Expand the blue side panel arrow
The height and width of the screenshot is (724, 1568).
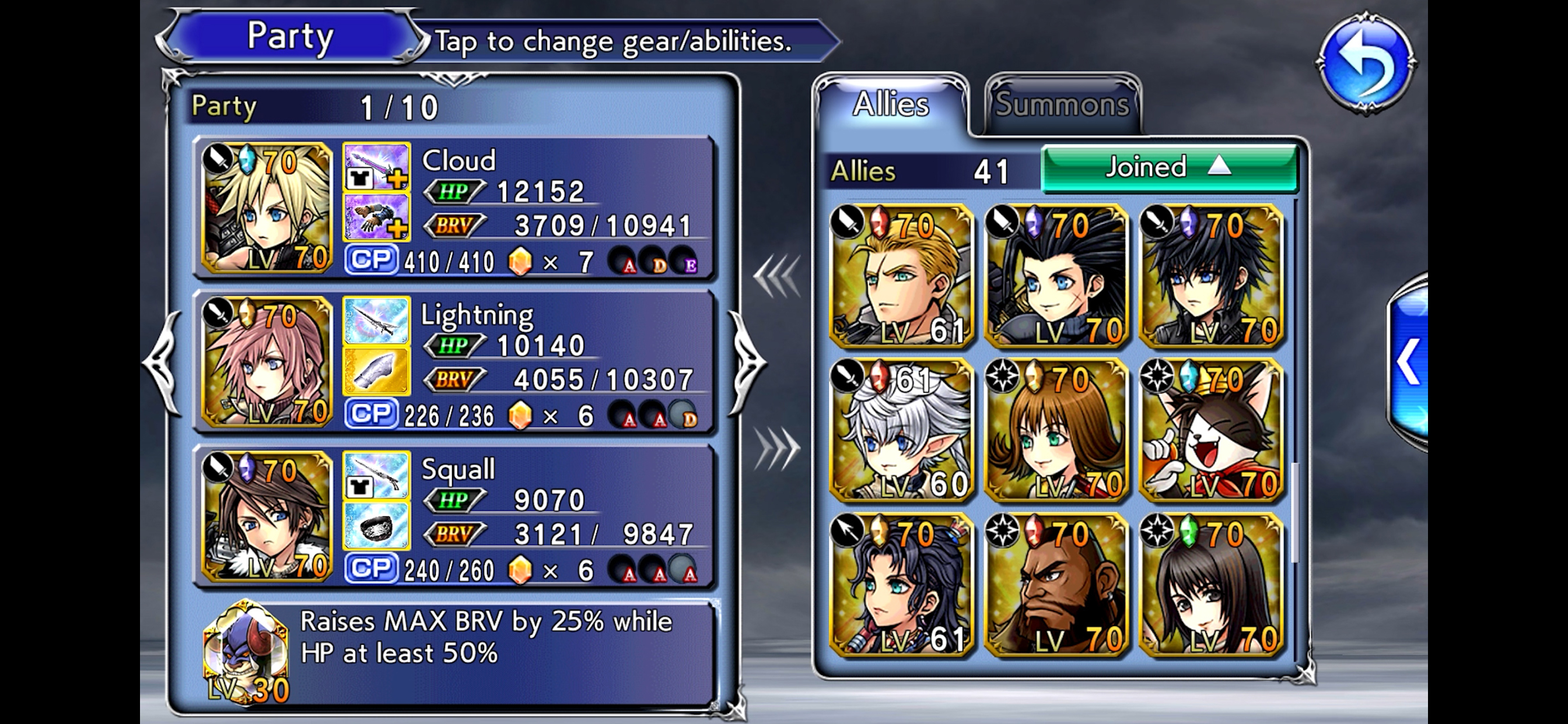[1409, 363]
